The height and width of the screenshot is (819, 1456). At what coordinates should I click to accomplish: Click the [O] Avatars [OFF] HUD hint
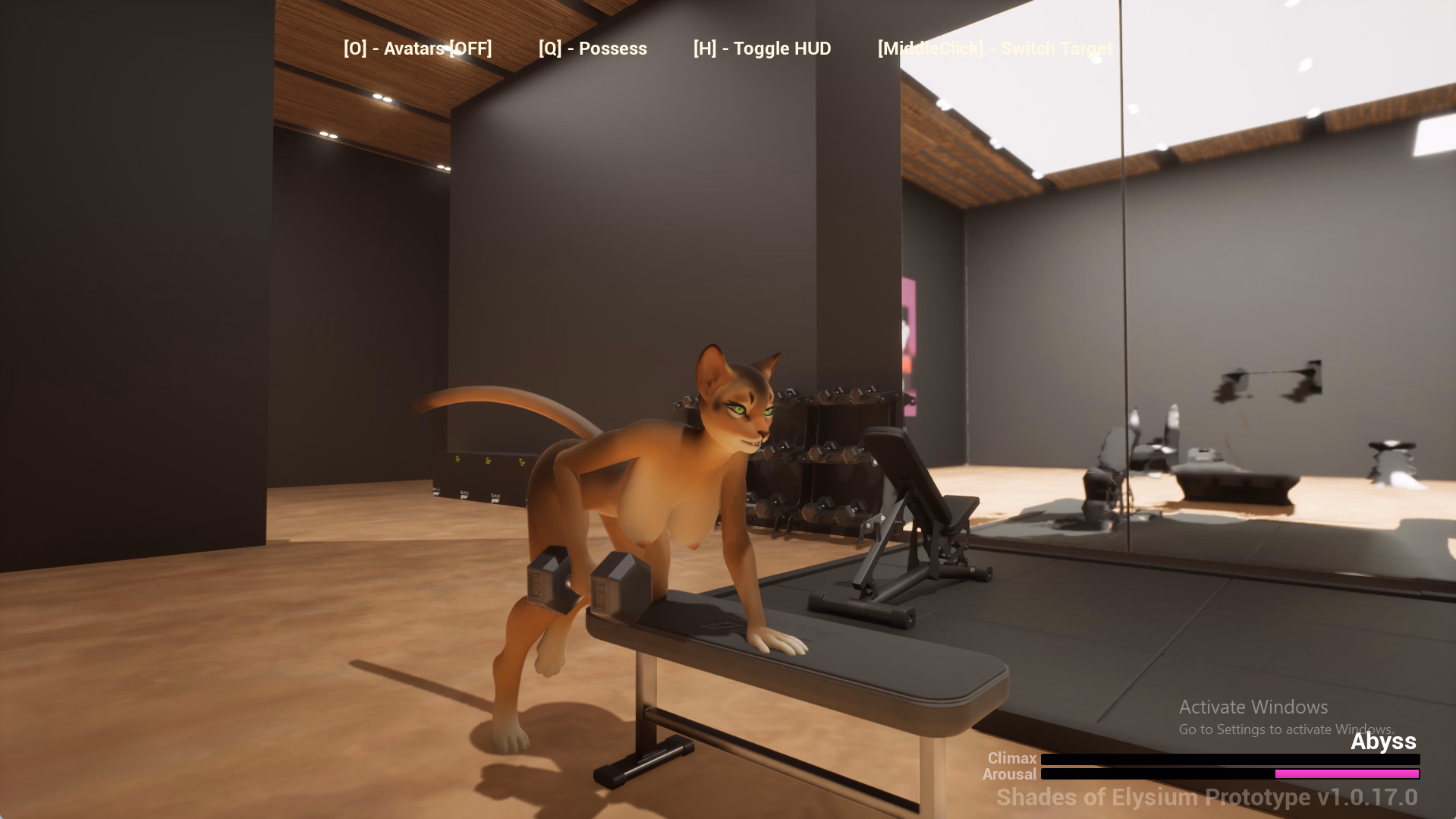pos(417,48)
